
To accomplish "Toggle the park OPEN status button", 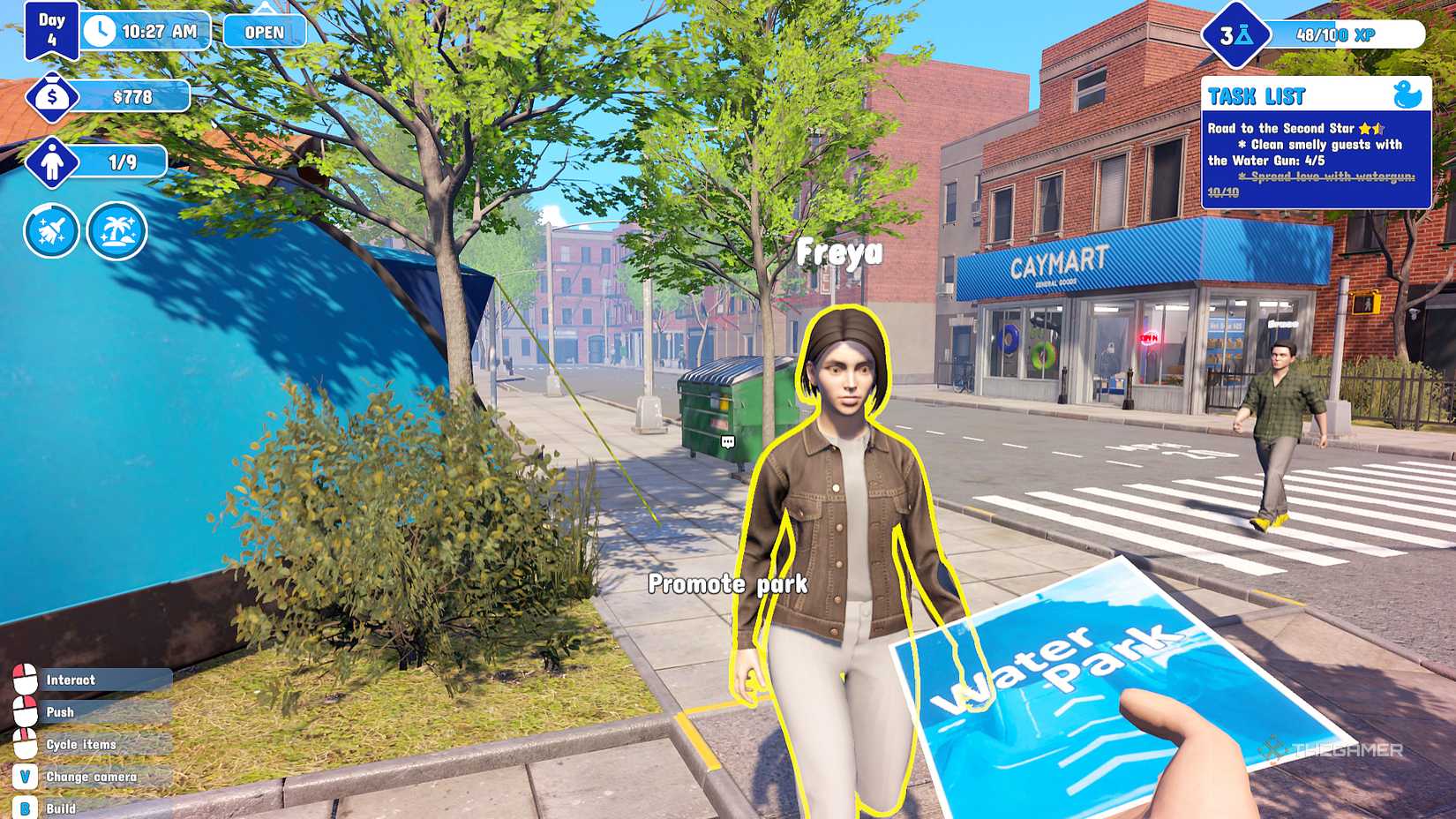I will tap(263, 31).
